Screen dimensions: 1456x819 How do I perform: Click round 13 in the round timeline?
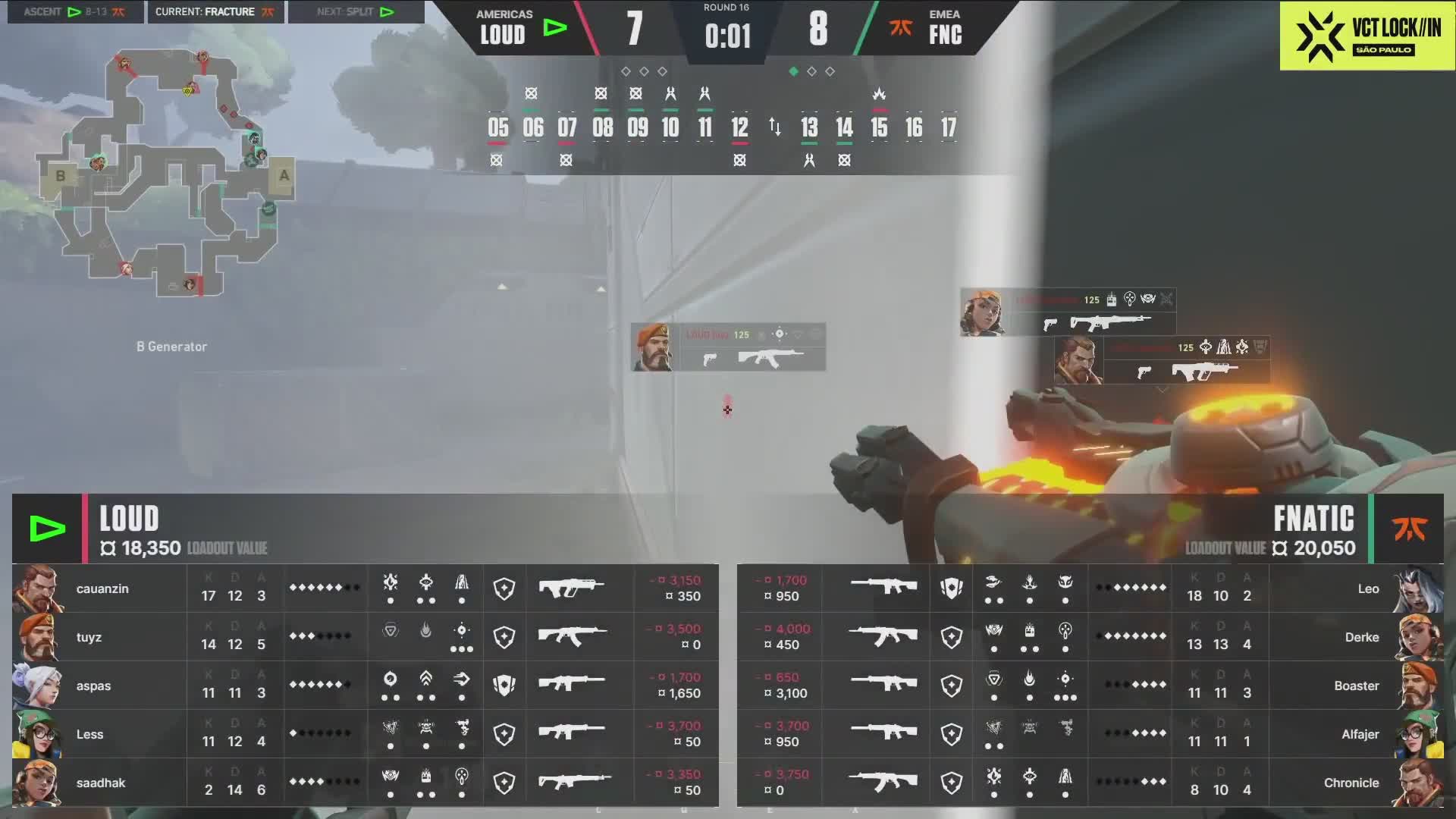click(x=809, y=127)
